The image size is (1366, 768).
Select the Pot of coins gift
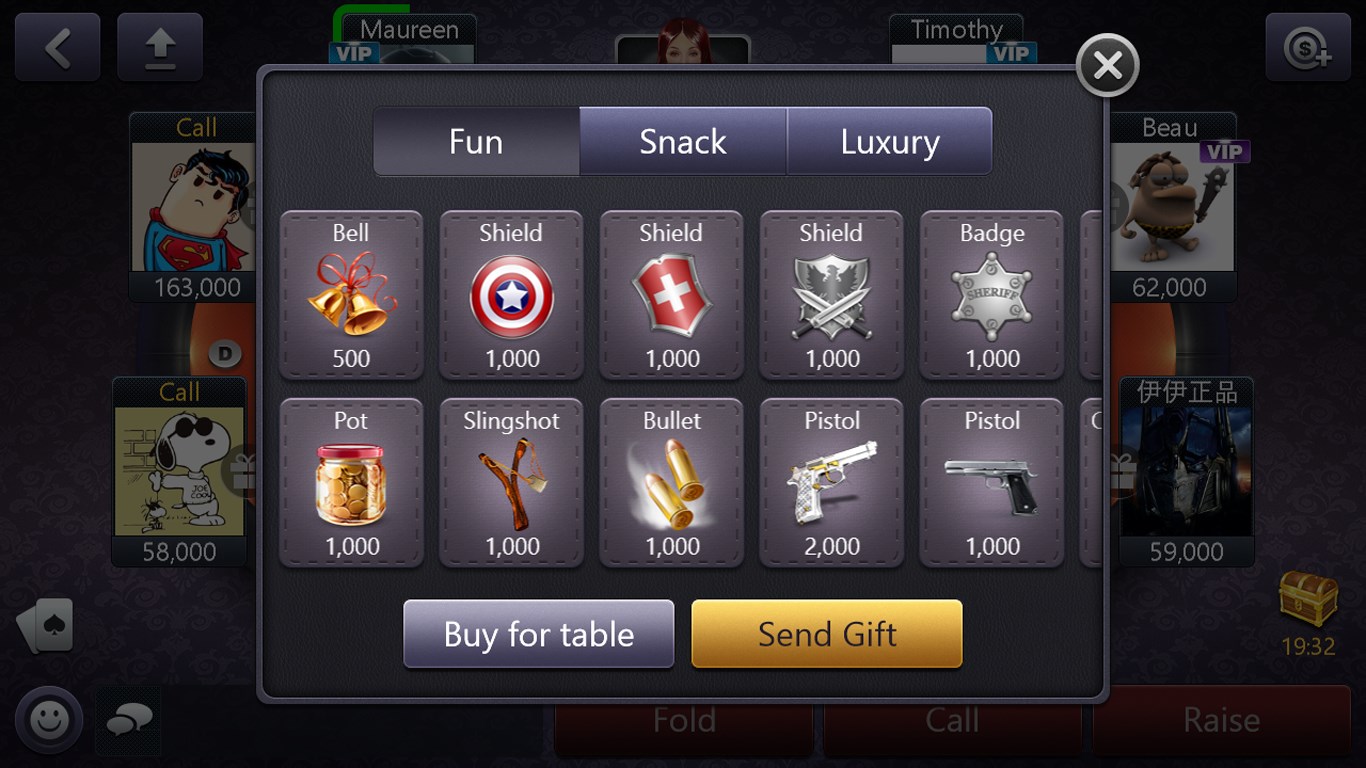(x=351, y=483)
